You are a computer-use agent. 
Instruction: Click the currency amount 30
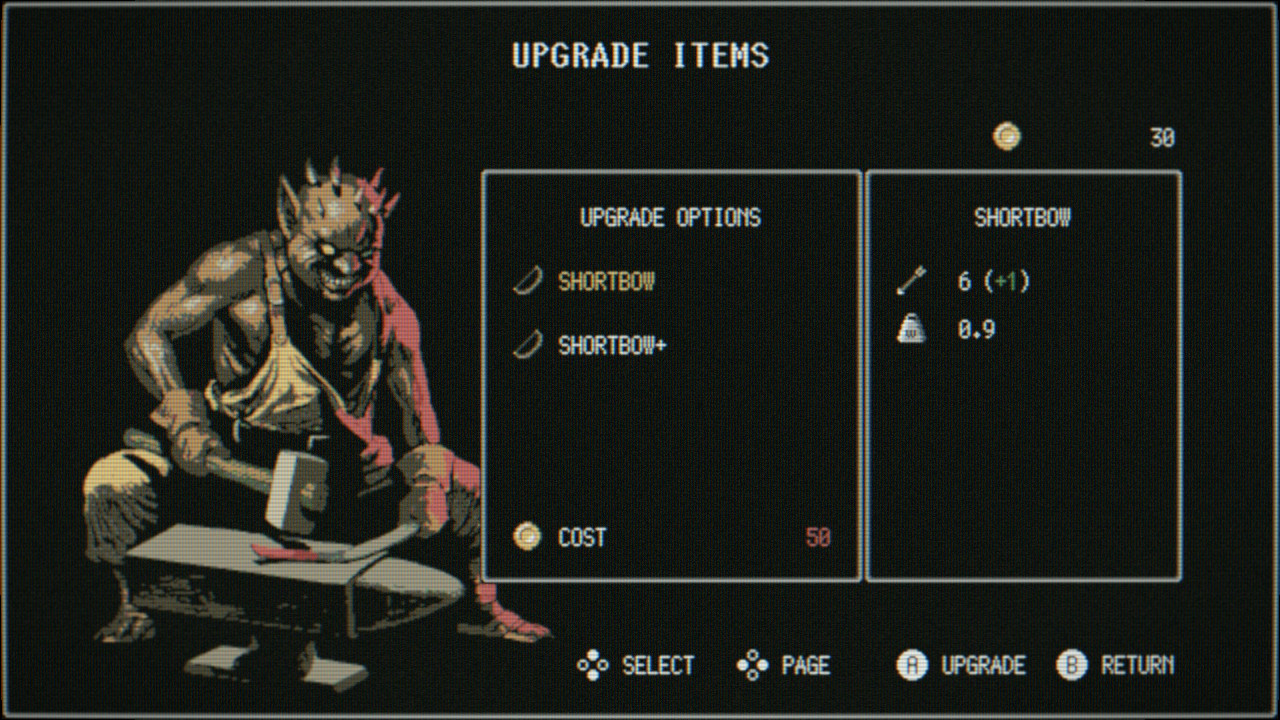pyautogui.click(x=1163, y=136)
